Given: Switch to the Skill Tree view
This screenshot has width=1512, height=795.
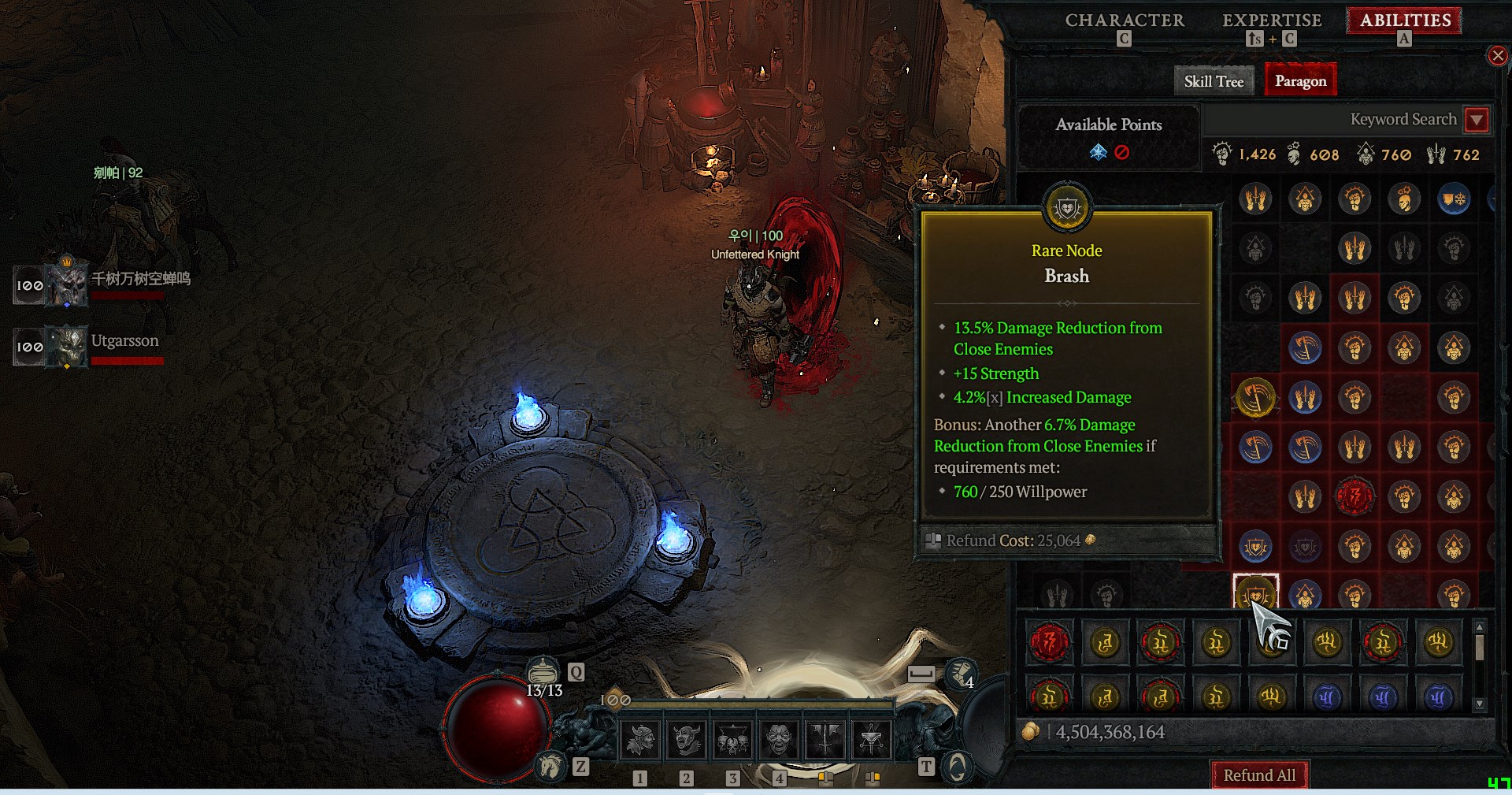Looking at the screenshot, I should 1213,81.
